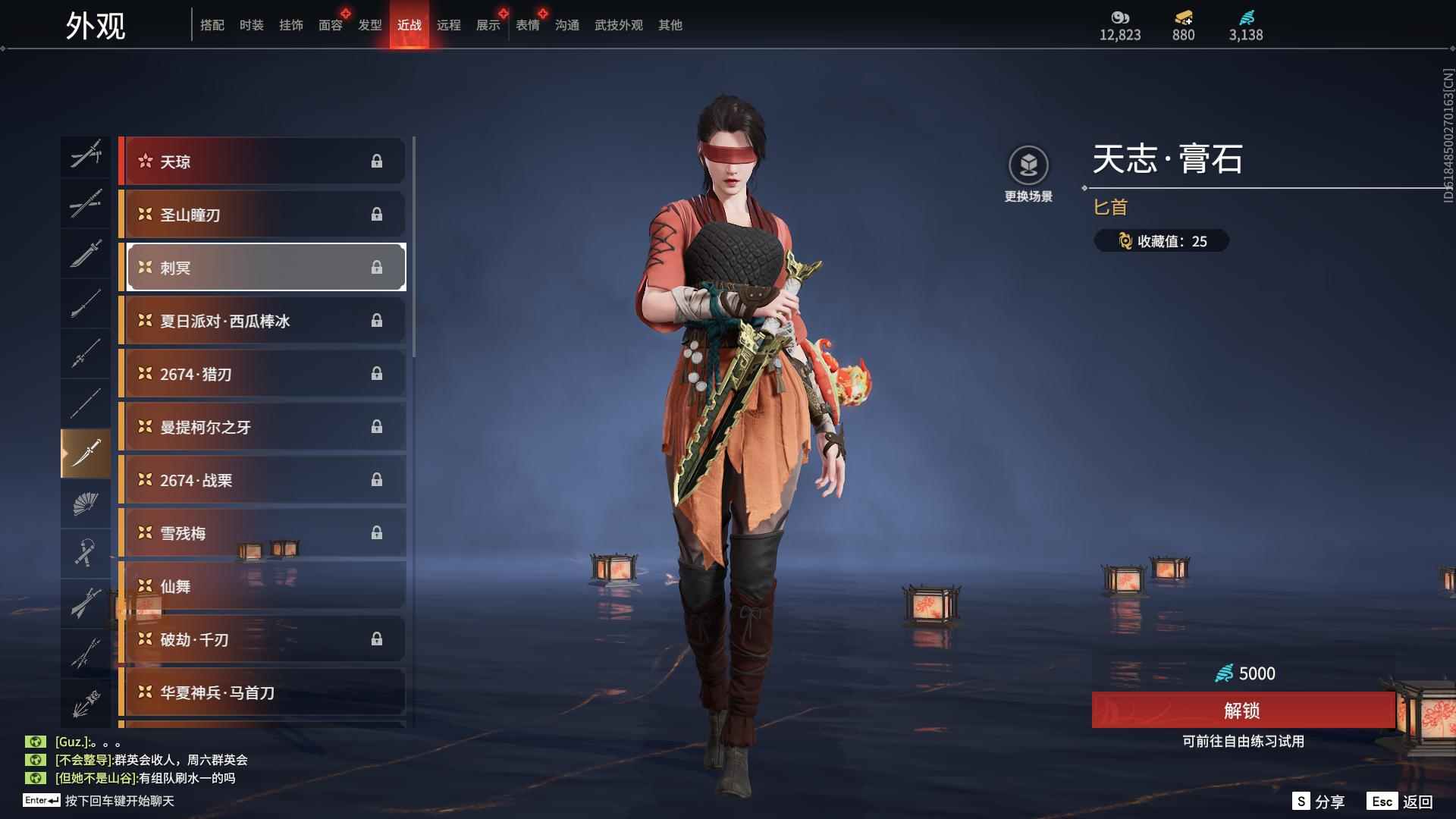Switch to the 时装 tab
This screenshot has height=819, width=1456.
pyautogui.click(x=251, y=25)
